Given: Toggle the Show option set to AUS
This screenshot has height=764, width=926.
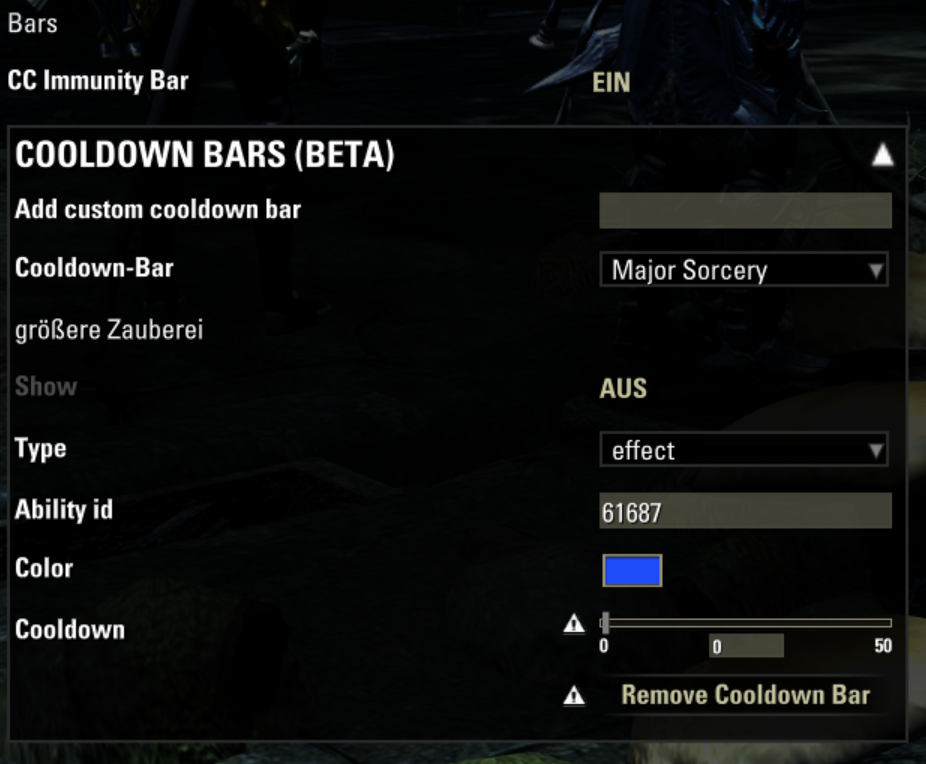Looking at the screenshot, I should point(623,388).
